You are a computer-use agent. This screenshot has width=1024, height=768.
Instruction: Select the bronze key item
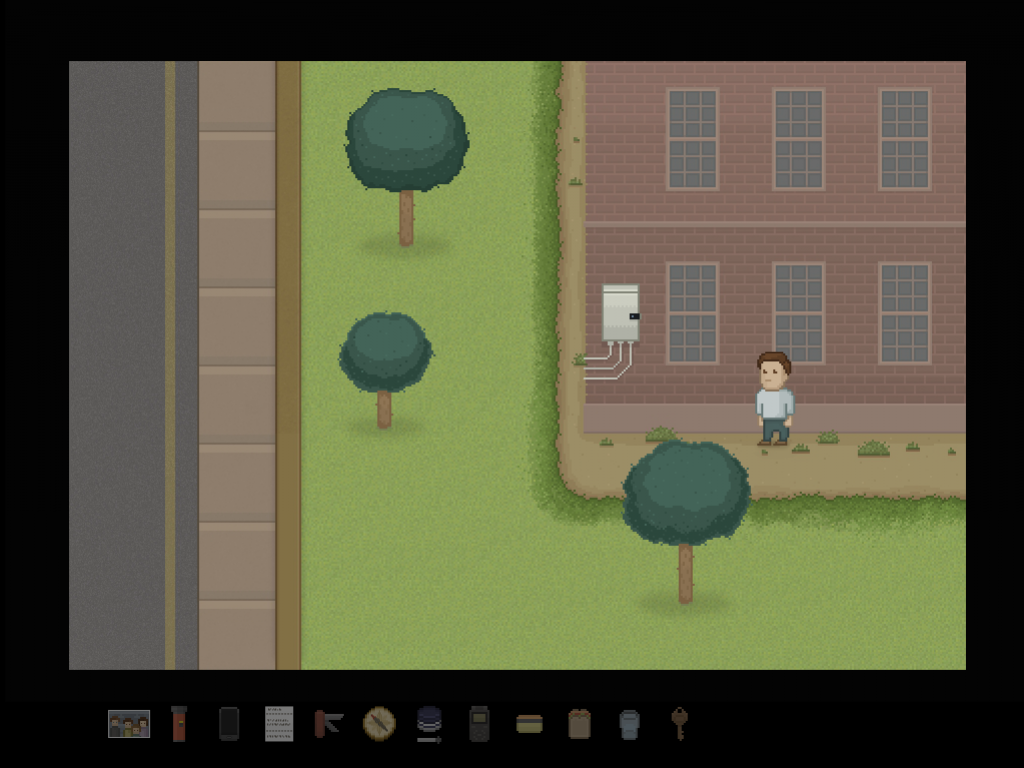pyautogui.click(x=679, y=723)
